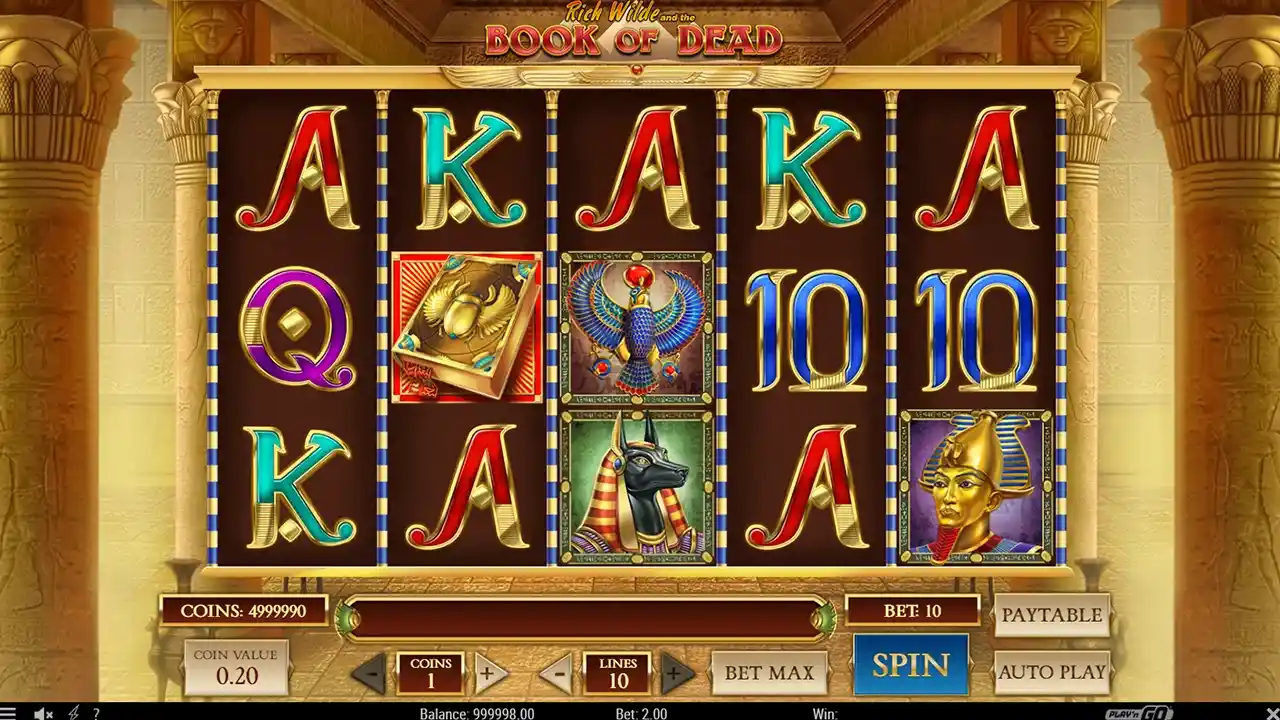Viewport: 1280px width, 720px height.
Task: Toggle sound mute with the speaker icon
Action: (x=40, y=712)
